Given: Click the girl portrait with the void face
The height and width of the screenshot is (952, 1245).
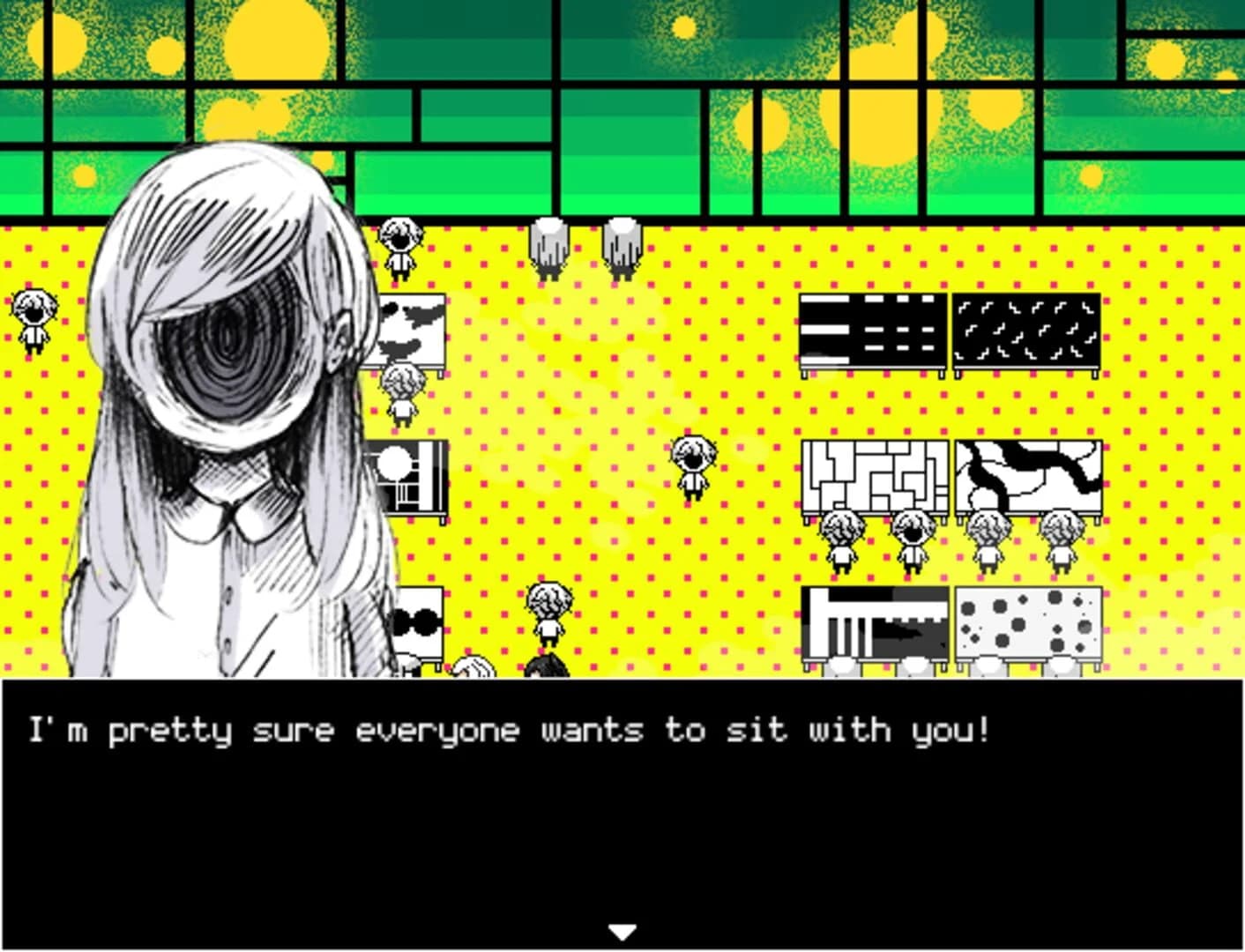Looking at the screenshot, I should 229,353.
